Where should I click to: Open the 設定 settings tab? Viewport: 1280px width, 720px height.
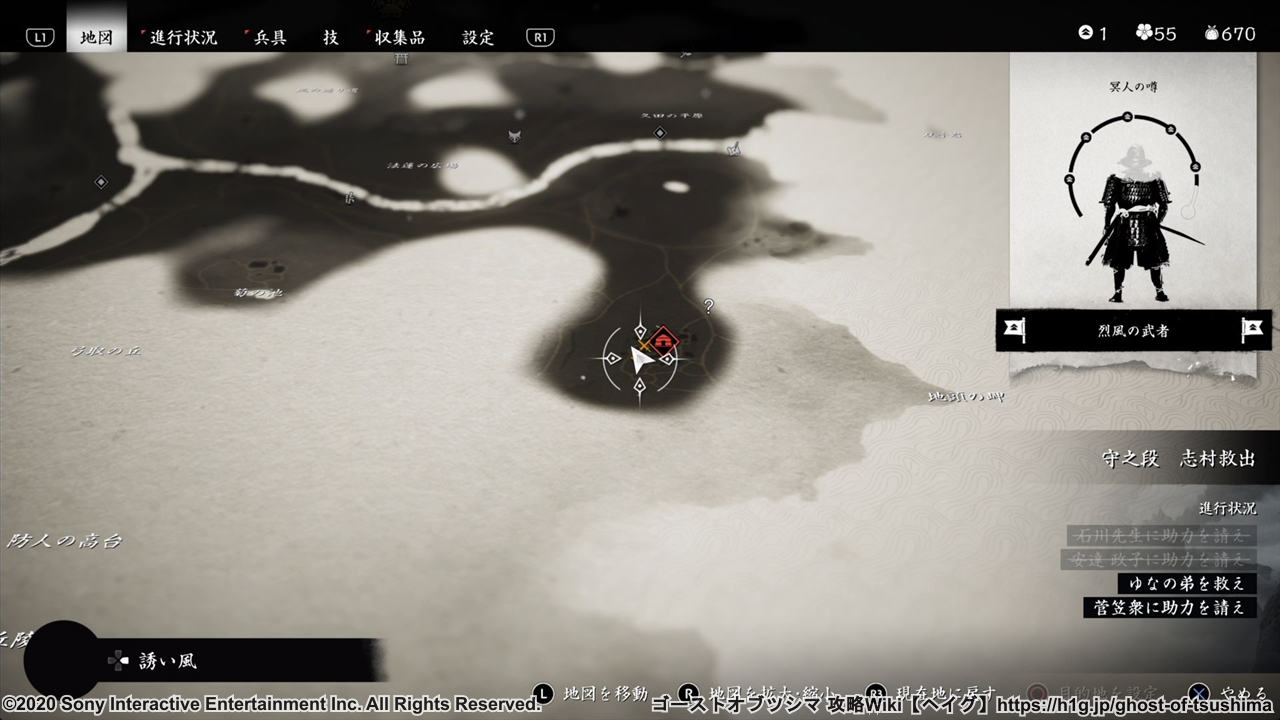478,37
